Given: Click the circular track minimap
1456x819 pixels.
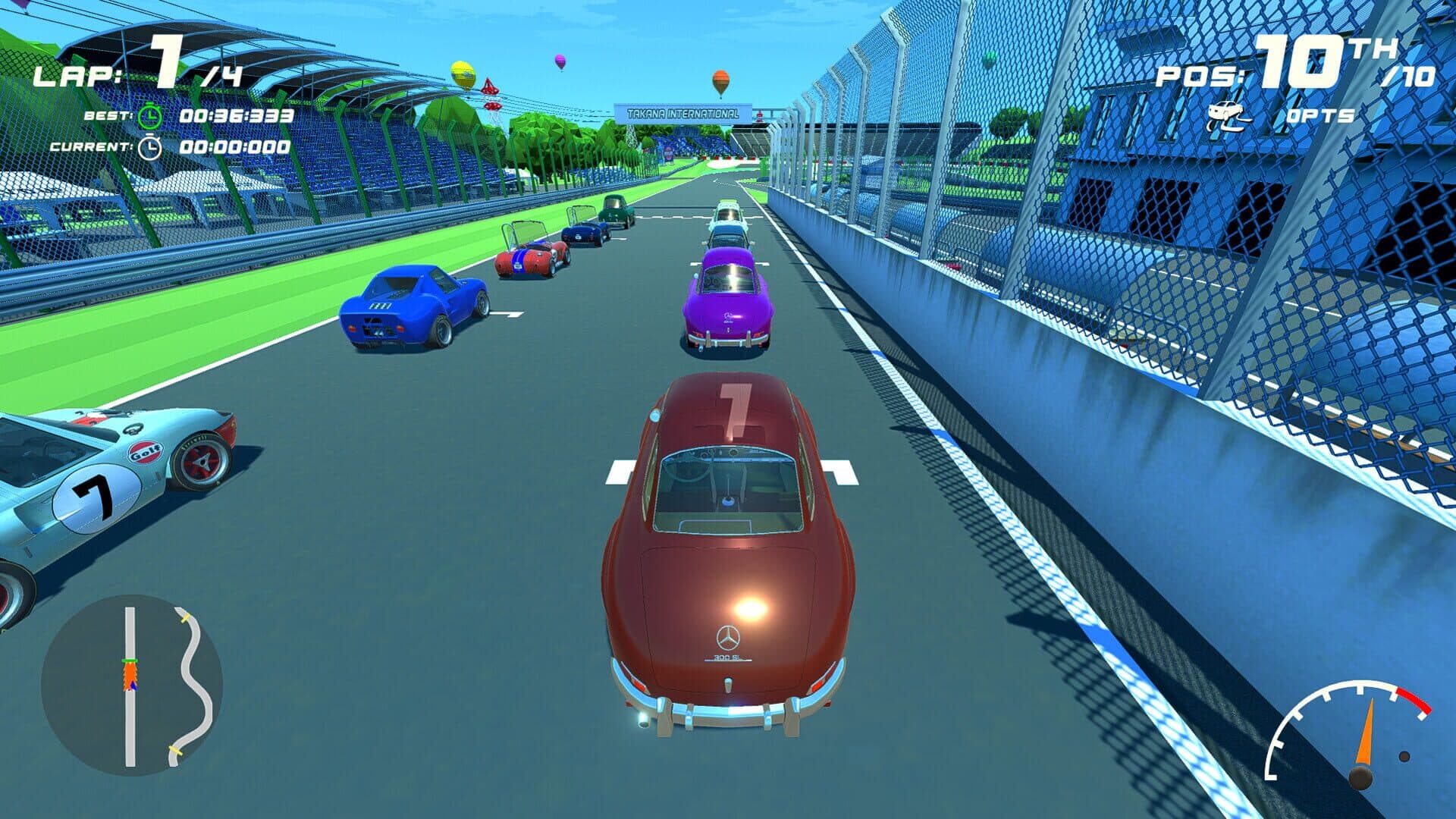Looking at the screenshot, I should click(x=132, y=684).
